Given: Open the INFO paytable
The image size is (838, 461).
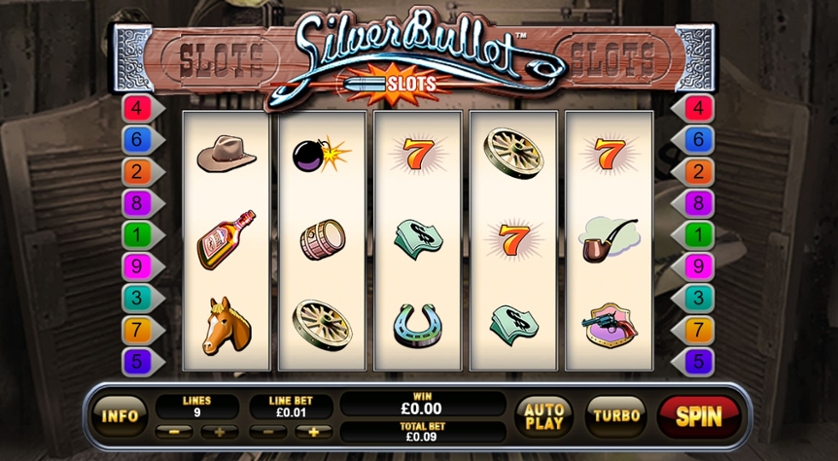Looking at the screenshot, I should (121, 415).
